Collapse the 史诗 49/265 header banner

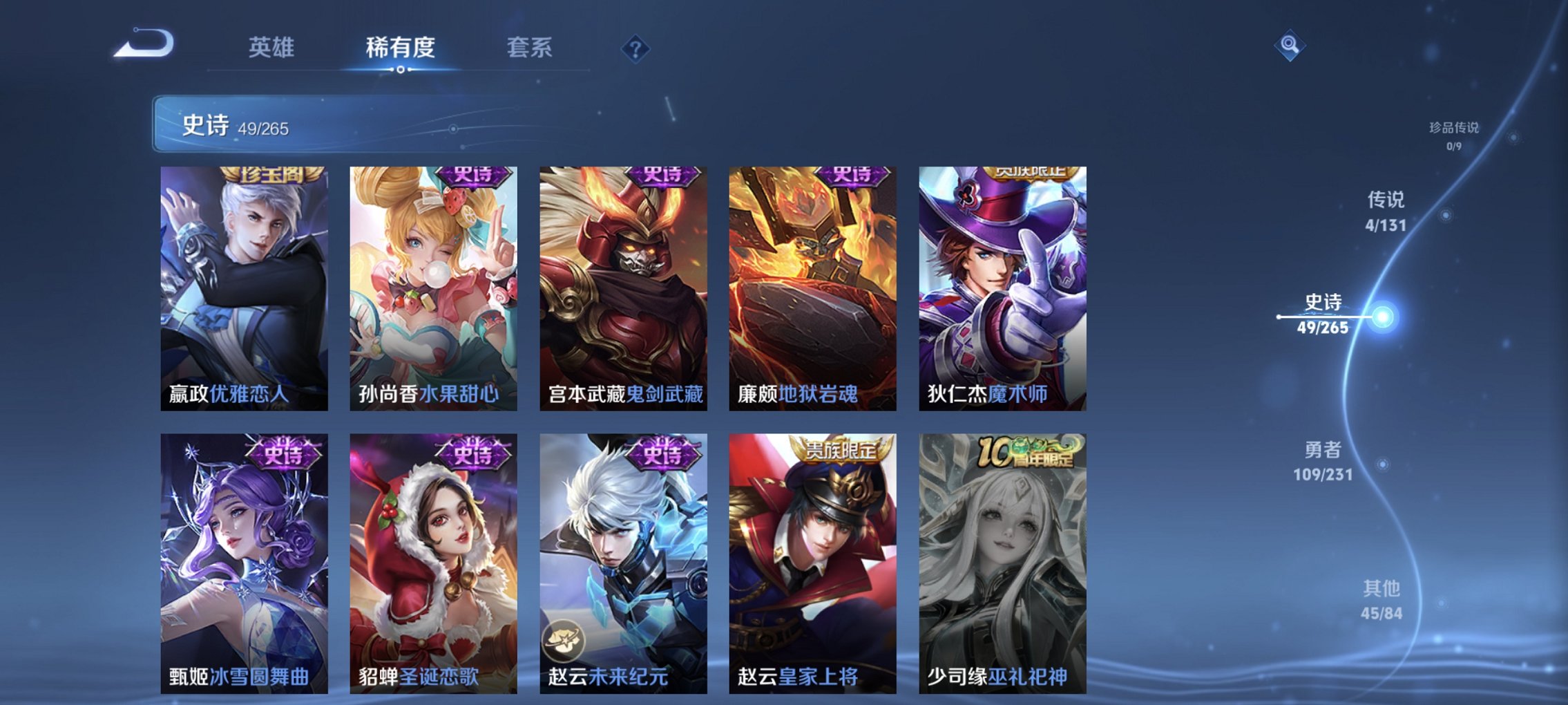311,123
